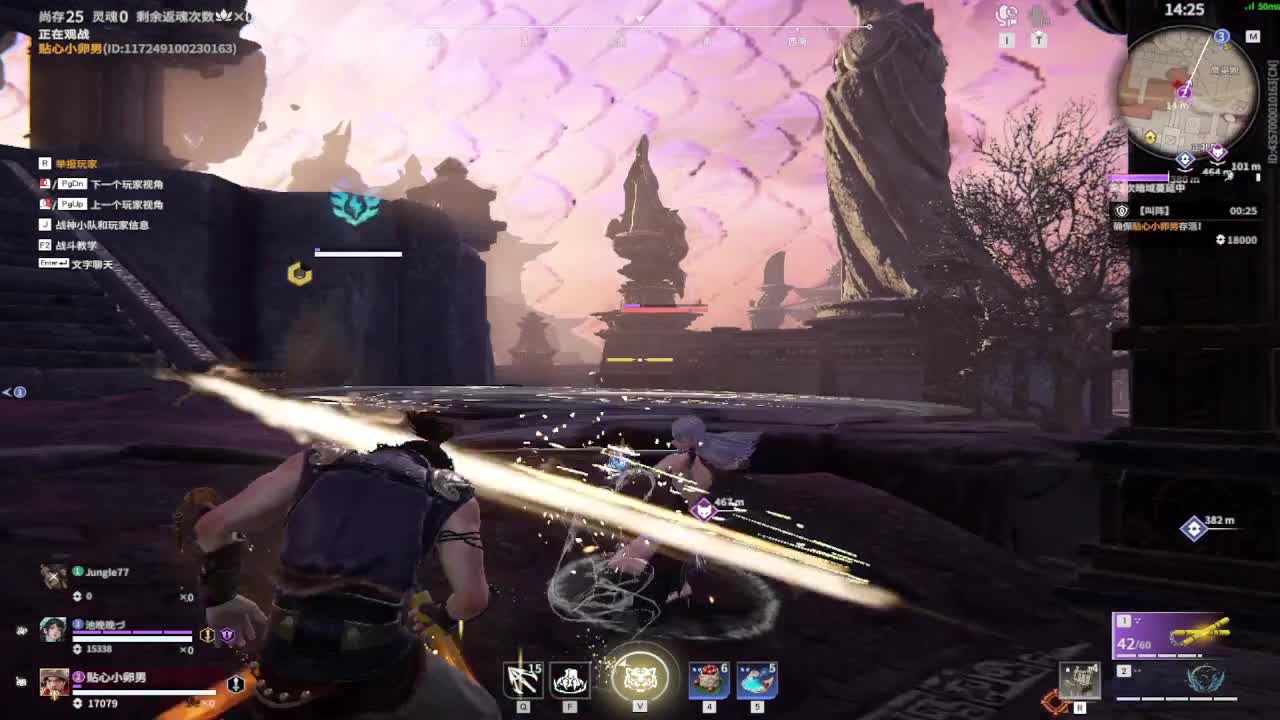The height and width of the screenshot is (720, 1280).
Task: Switch to the next player's view
Action: [127, 185]
